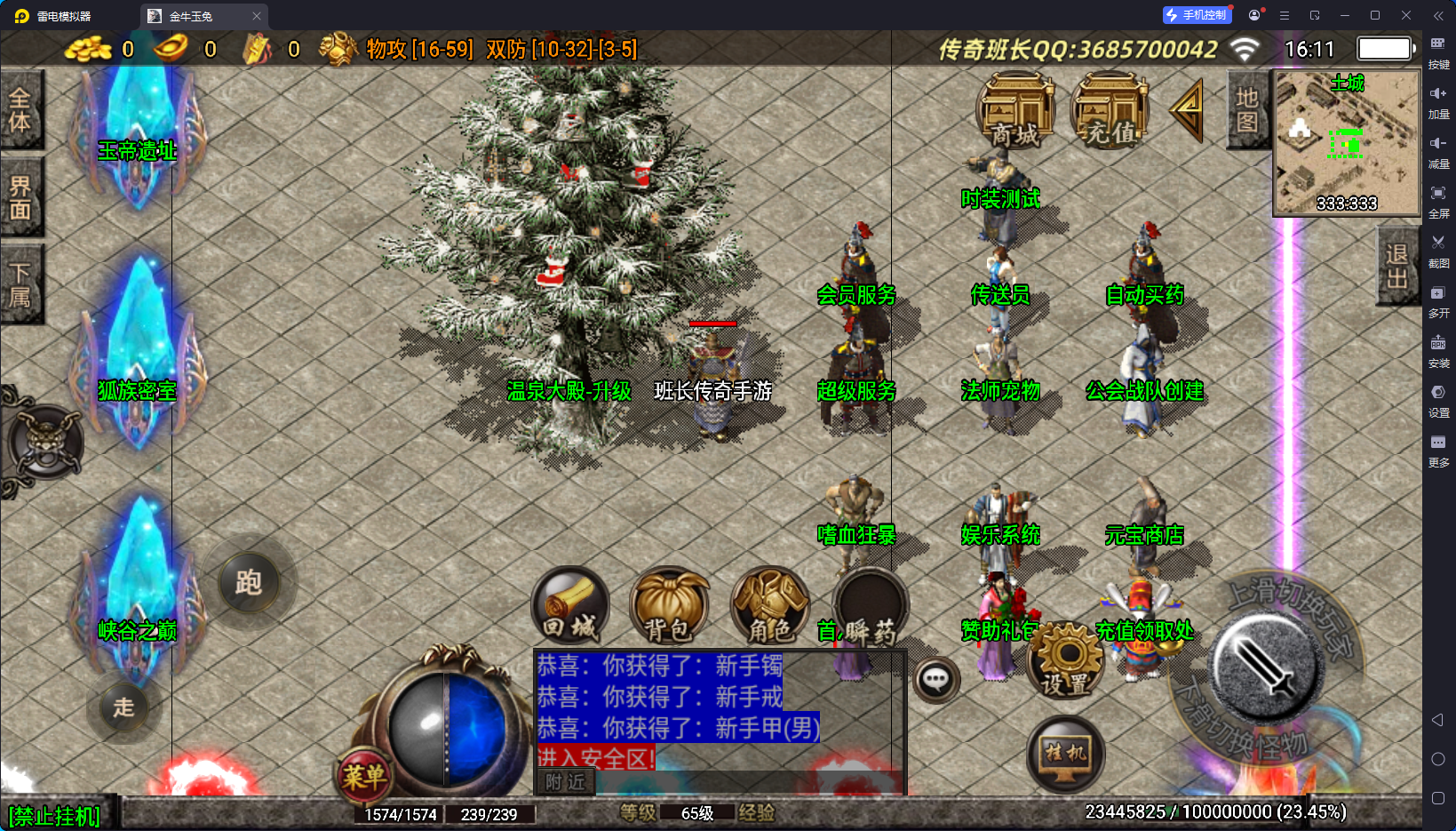Screen dimensions: 1456x831
Task: Open the 商城 shop
Action: tap(1014, 111)
